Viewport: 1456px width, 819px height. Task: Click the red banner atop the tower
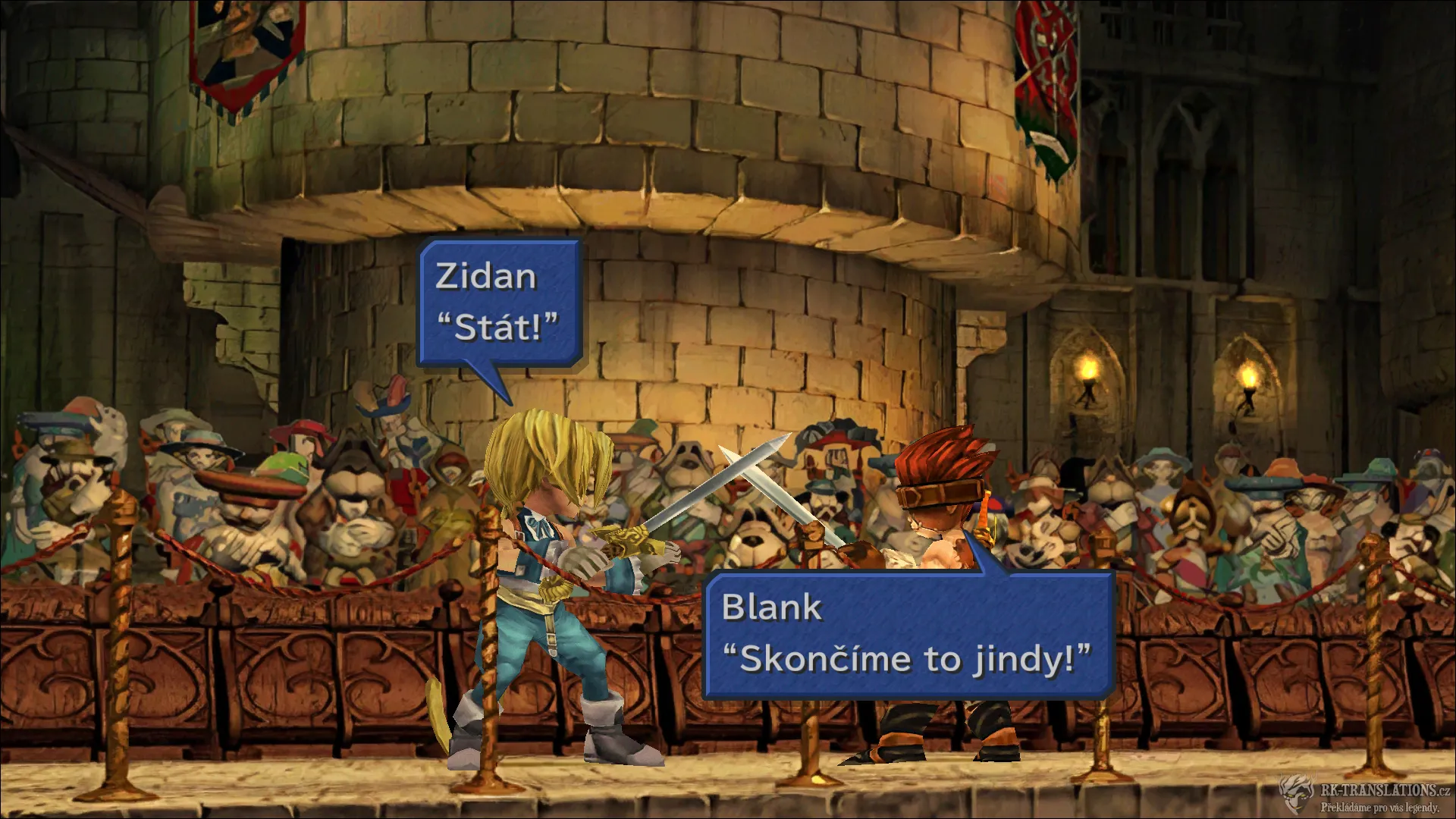tap(1046, 68)
